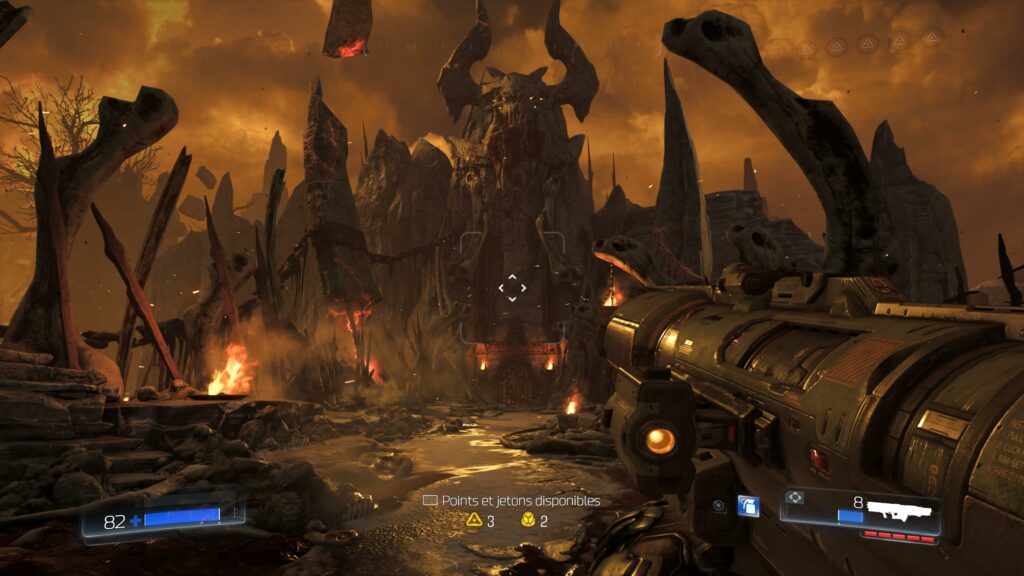Toggle the weapon mod icon above ammo
This screenshot has height=576, width=1024.
point(796,497)
